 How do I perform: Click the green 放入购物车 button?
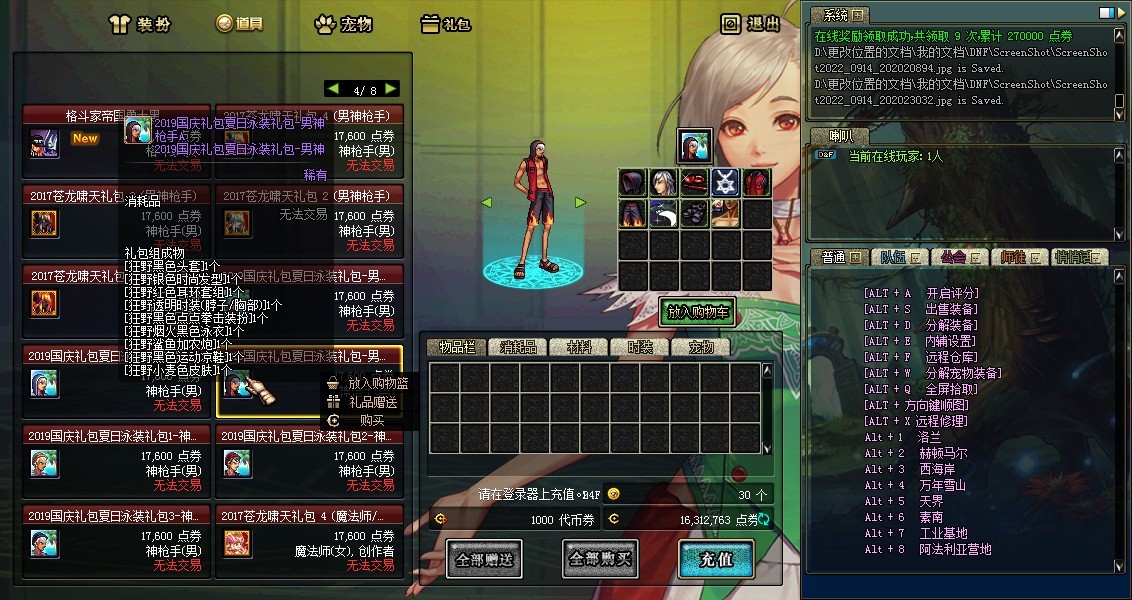click(697, 312)
